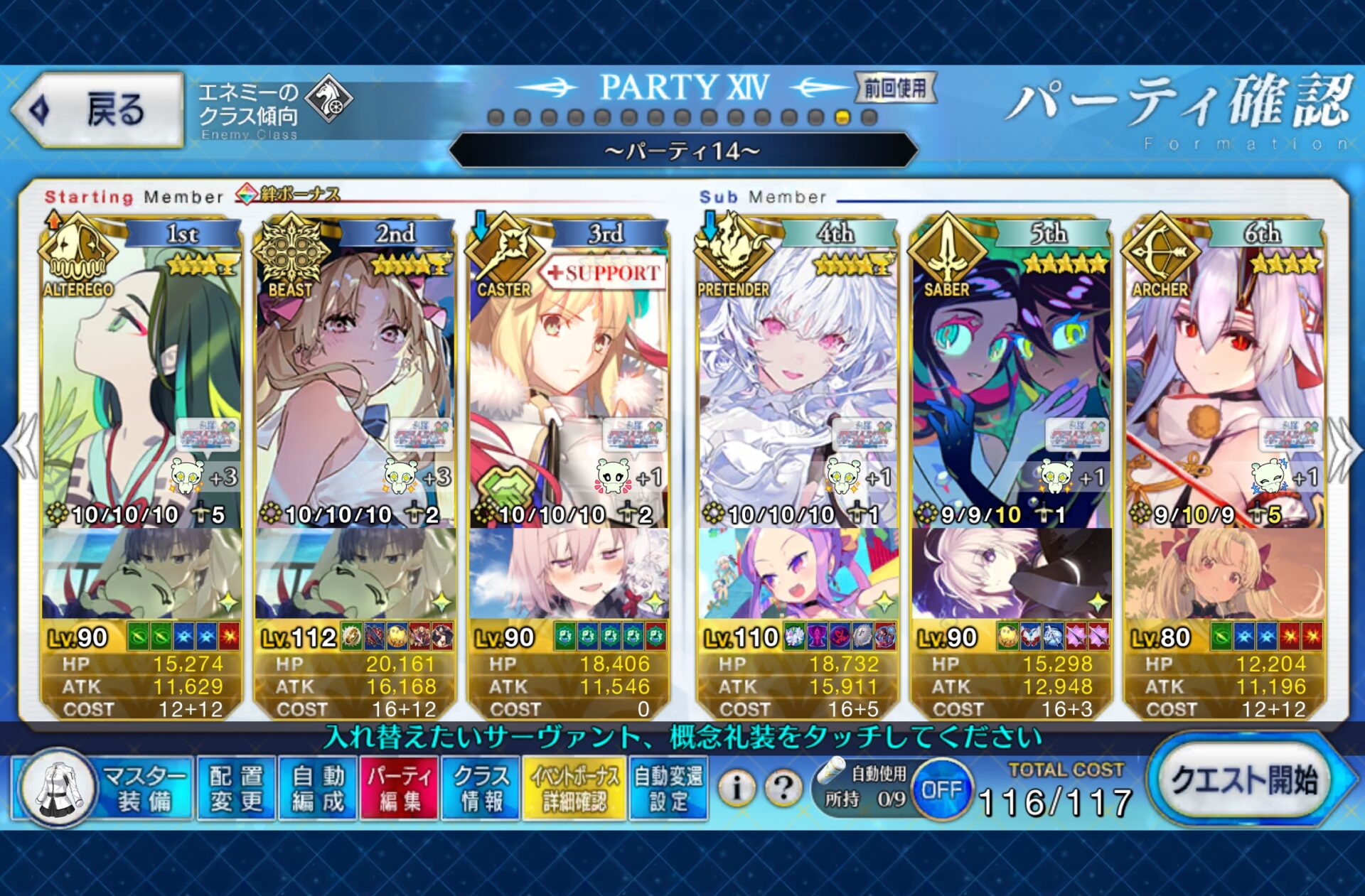Check イベントボーナス詳細確認 event bonus details
This screenshot has height=896, width=1365.
pos(574,789)
